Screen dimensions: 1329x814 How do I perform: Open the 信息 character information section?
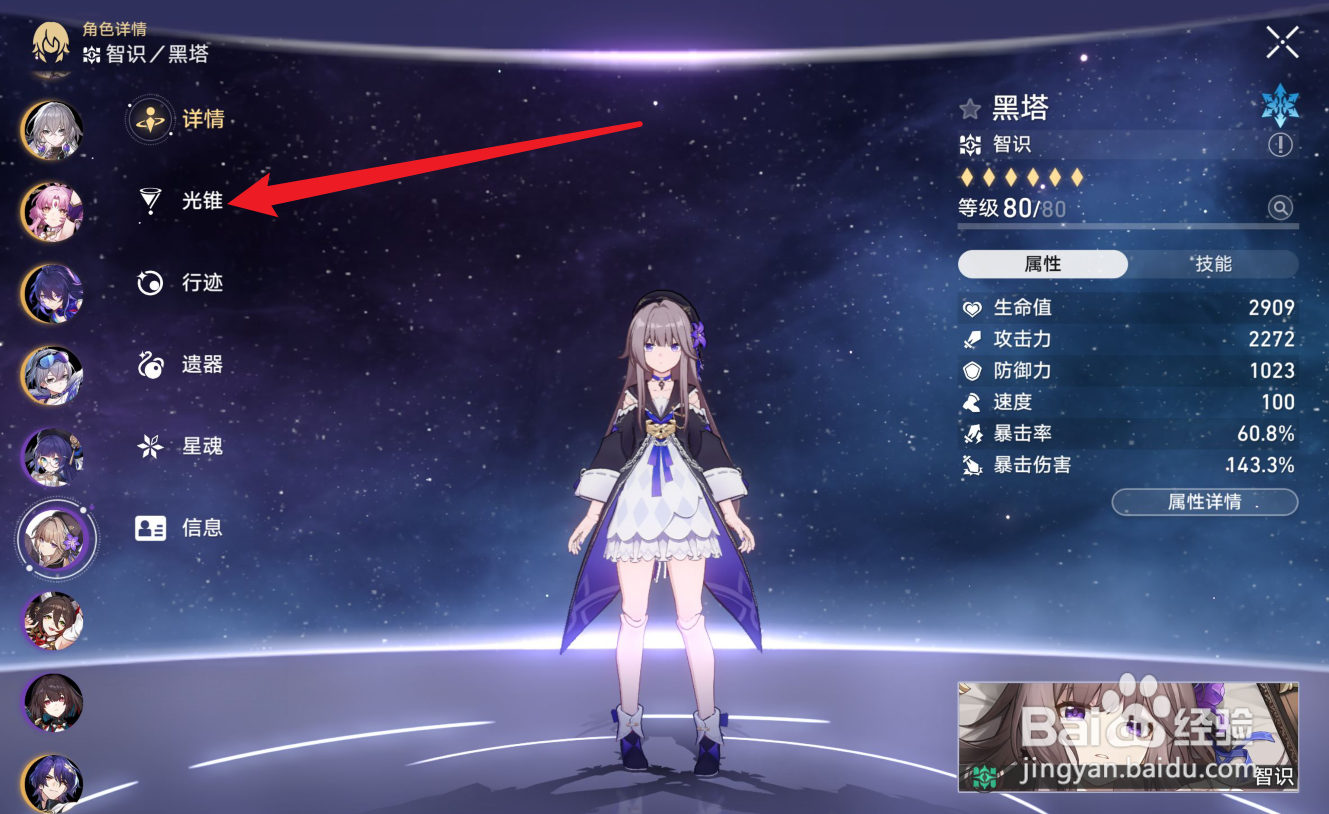150,528
